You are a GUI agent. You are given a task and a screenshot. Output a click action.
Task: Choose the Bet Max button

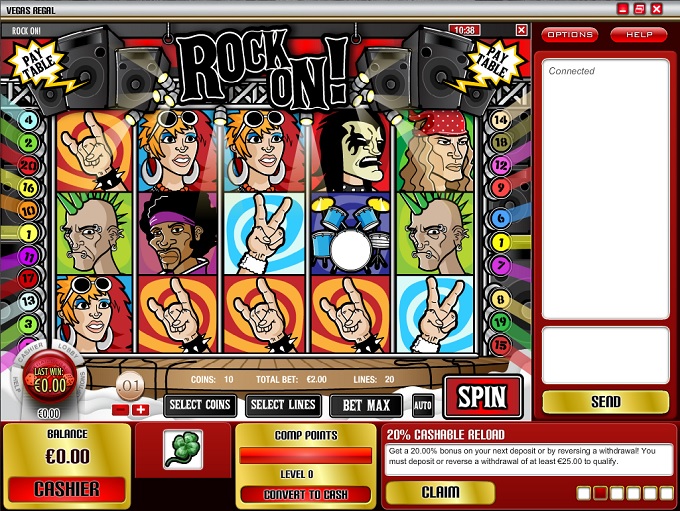pos(365,405)
